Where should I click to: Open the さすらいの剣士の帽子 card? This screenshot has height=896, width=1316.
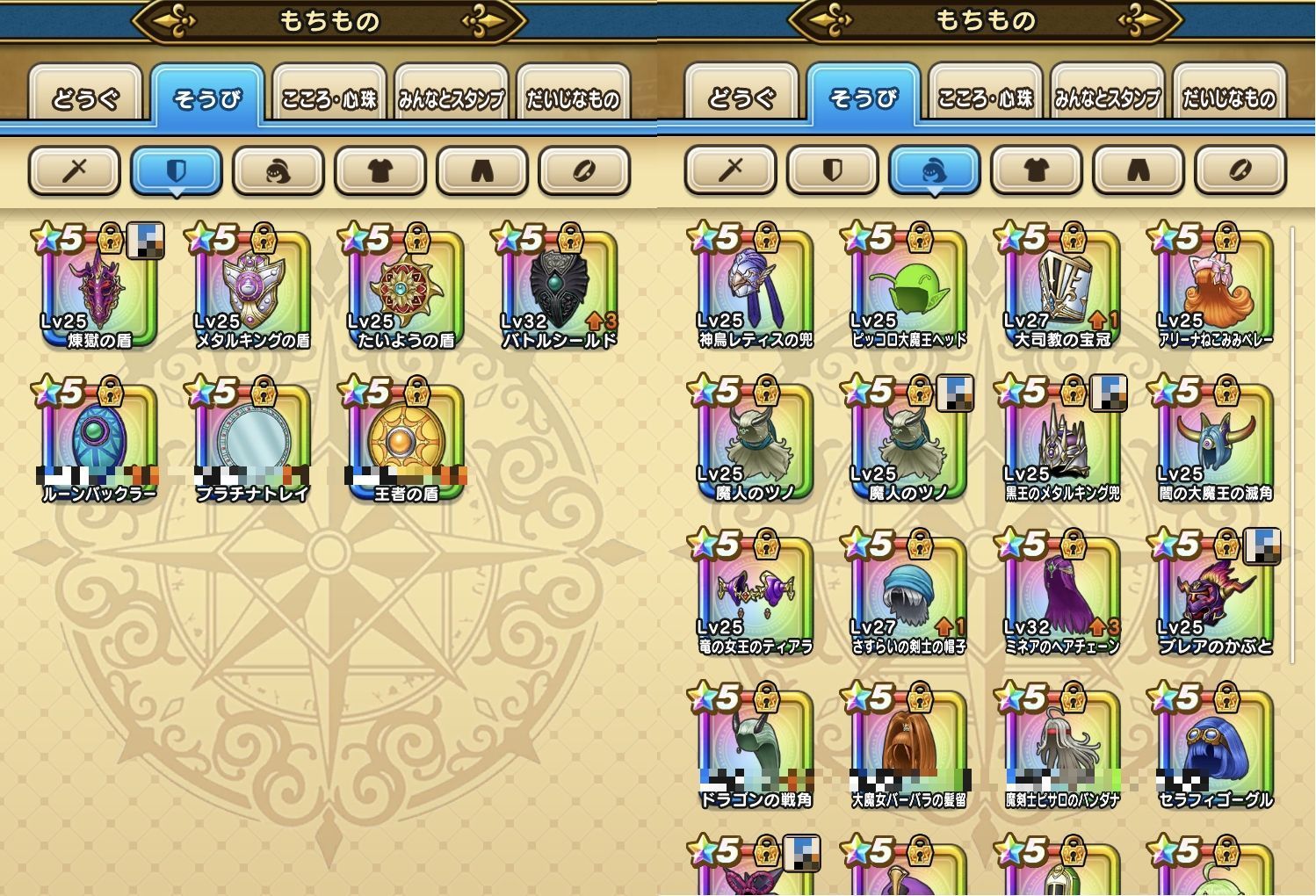point(908,596)
